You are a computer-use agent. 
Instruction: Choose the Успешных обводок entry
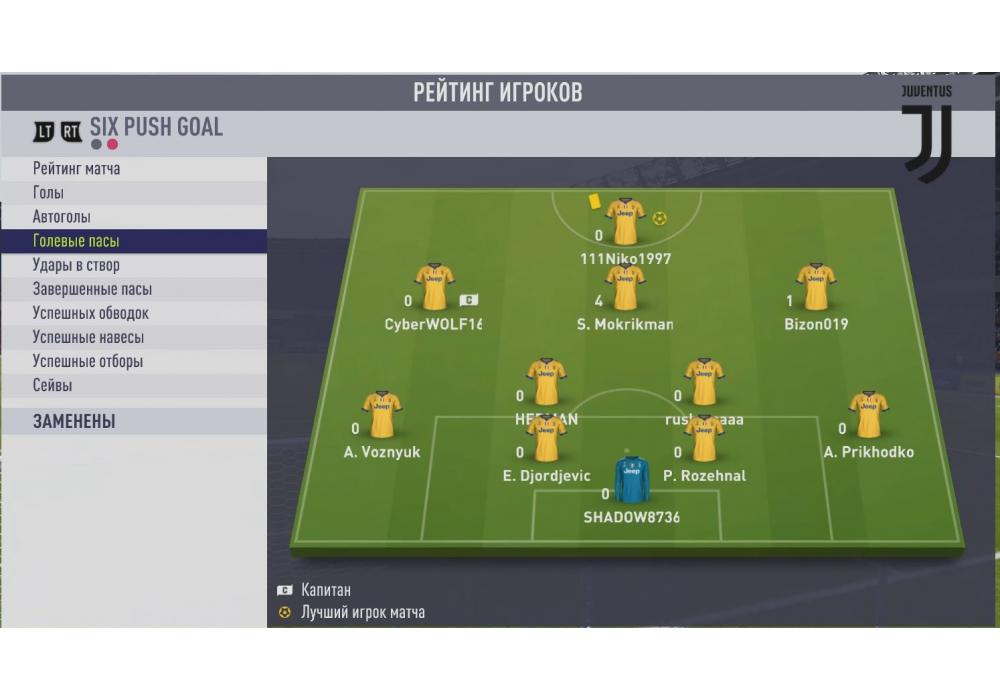[x=134, y=313]
